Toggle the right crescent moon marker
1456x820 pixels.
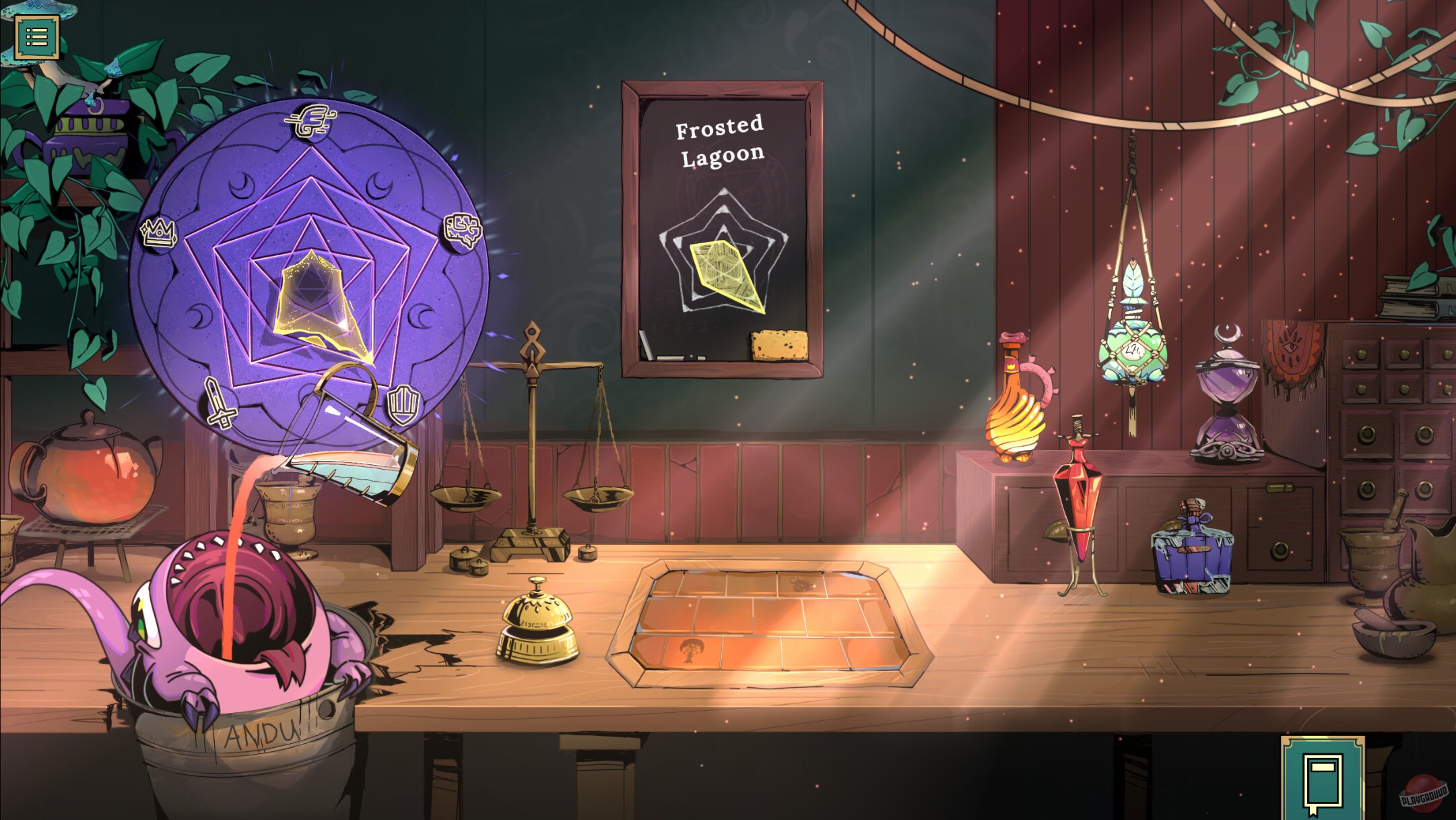(421, 317)
